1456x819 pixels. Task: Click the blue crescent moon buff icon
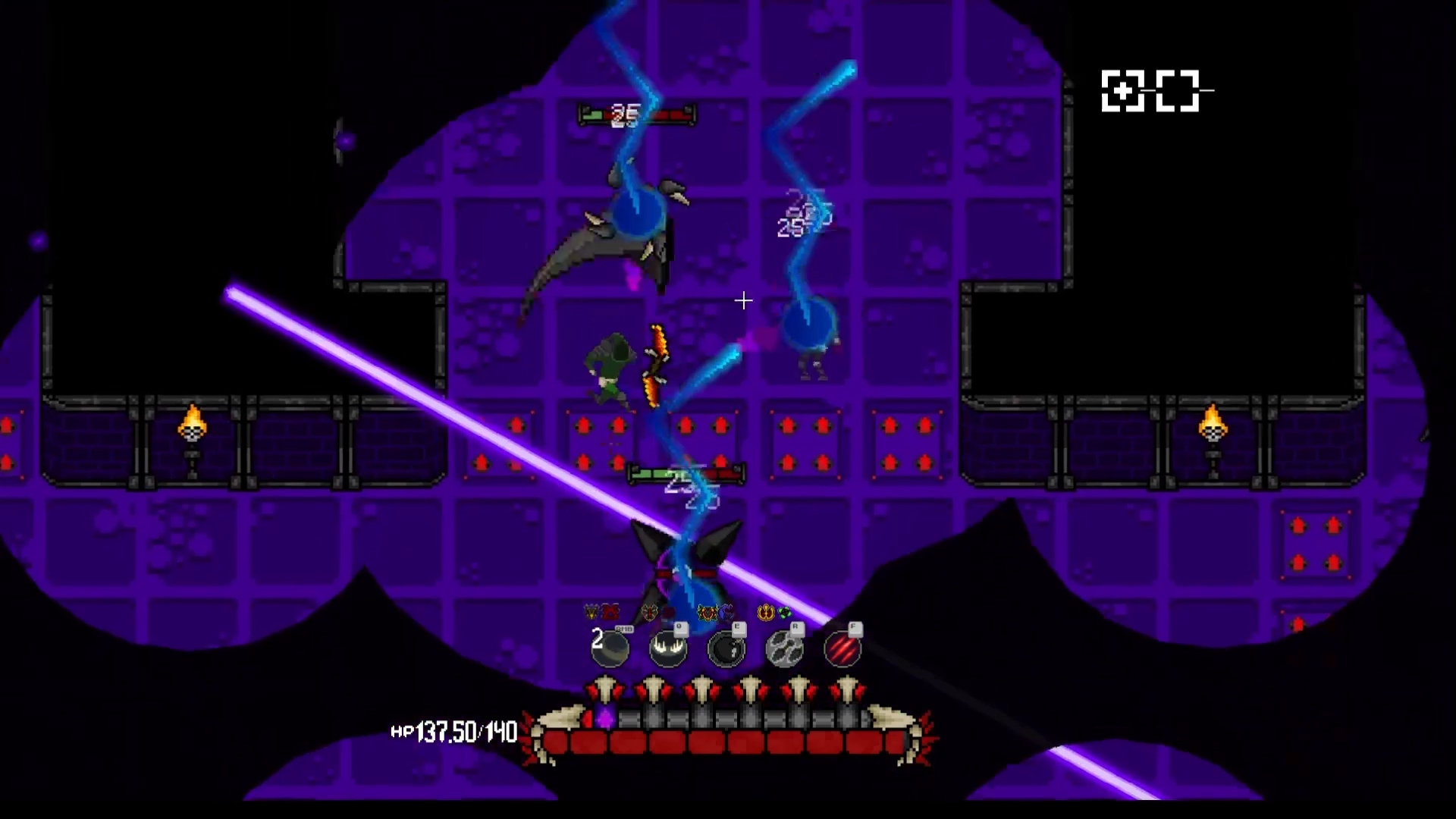pos(725,612)
